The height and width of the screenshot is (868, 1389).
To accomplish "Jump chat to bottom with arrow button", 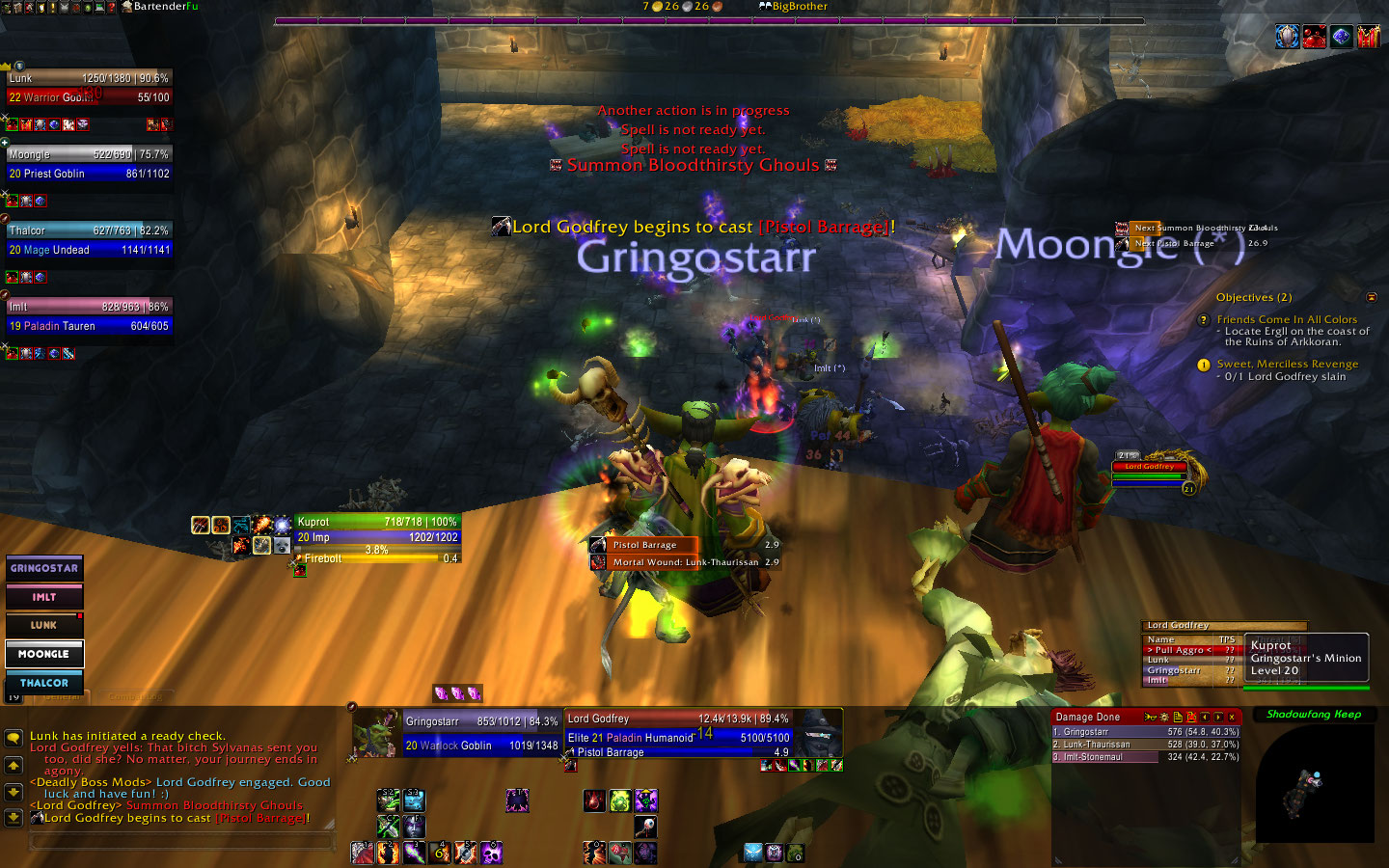I will pos(14,817).
